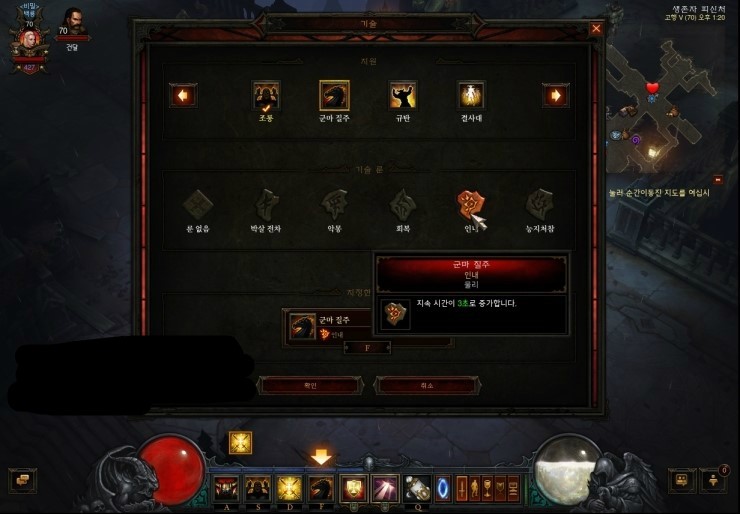The height and width of the screenshot is (514, 740).
Task: Use the potion slot on hotbar key Q
Action: pos(417,488)
